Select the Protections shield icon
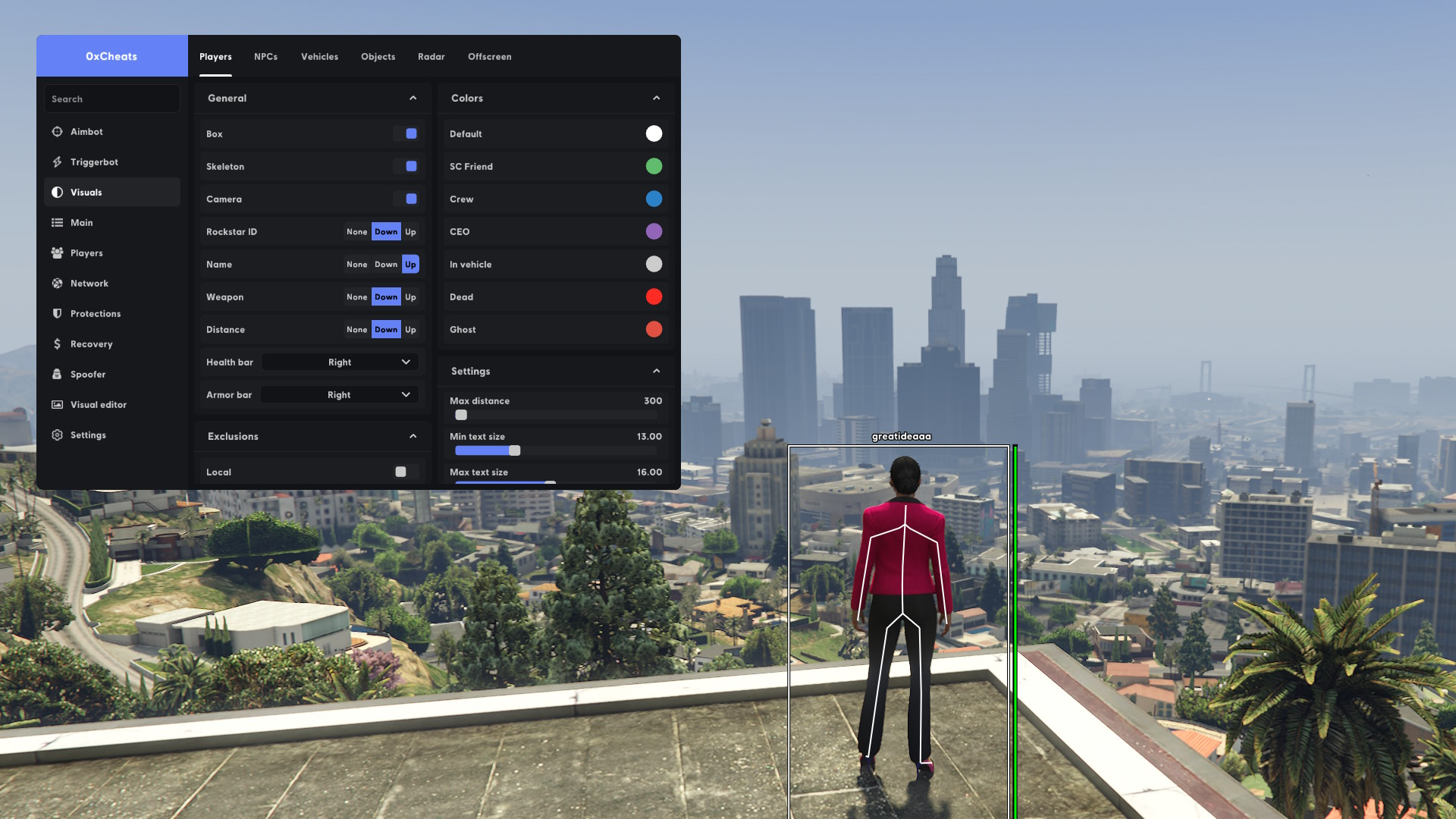 coord(58,313)
